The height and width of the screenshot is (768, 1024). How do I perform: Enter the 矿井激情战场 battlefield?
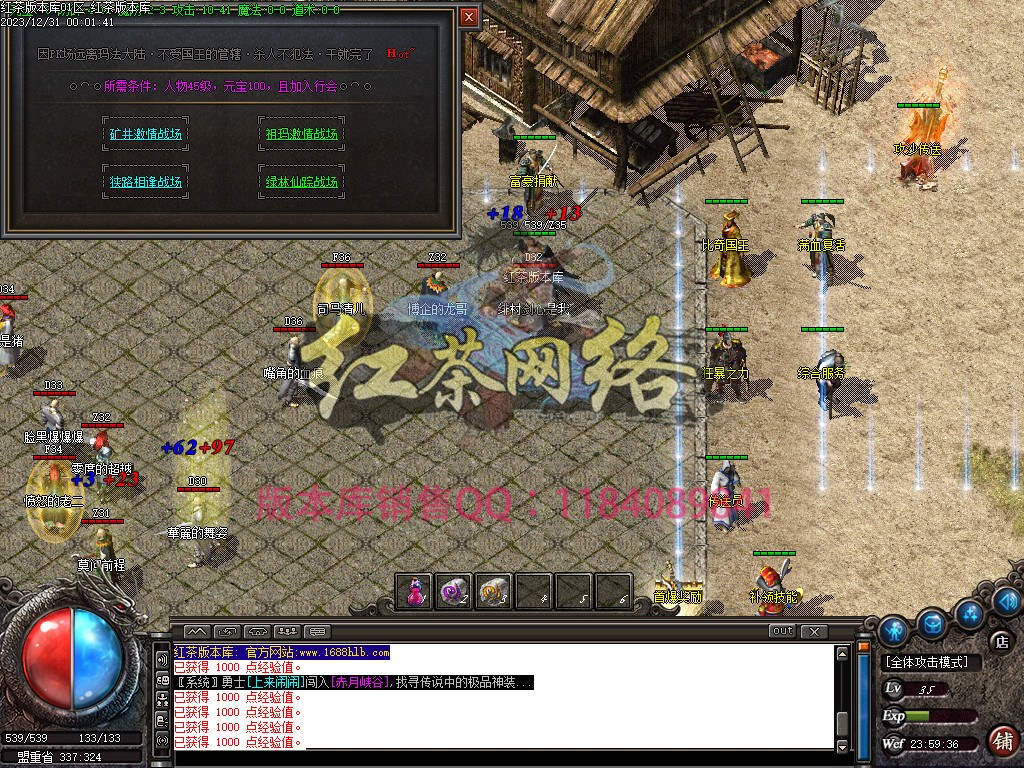(146, 134)
